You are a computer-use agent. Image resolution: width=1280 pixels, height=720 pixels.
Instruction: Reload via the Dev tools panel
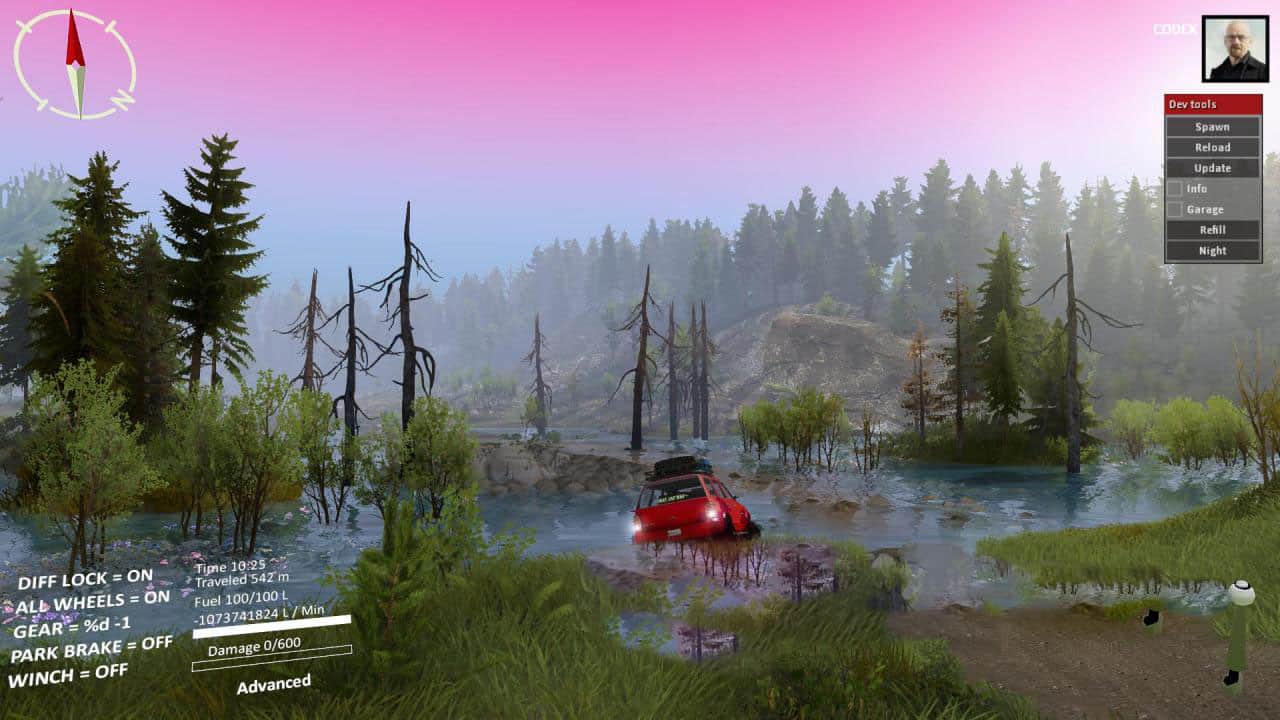pyautogui.click(x=1212, y=148)
